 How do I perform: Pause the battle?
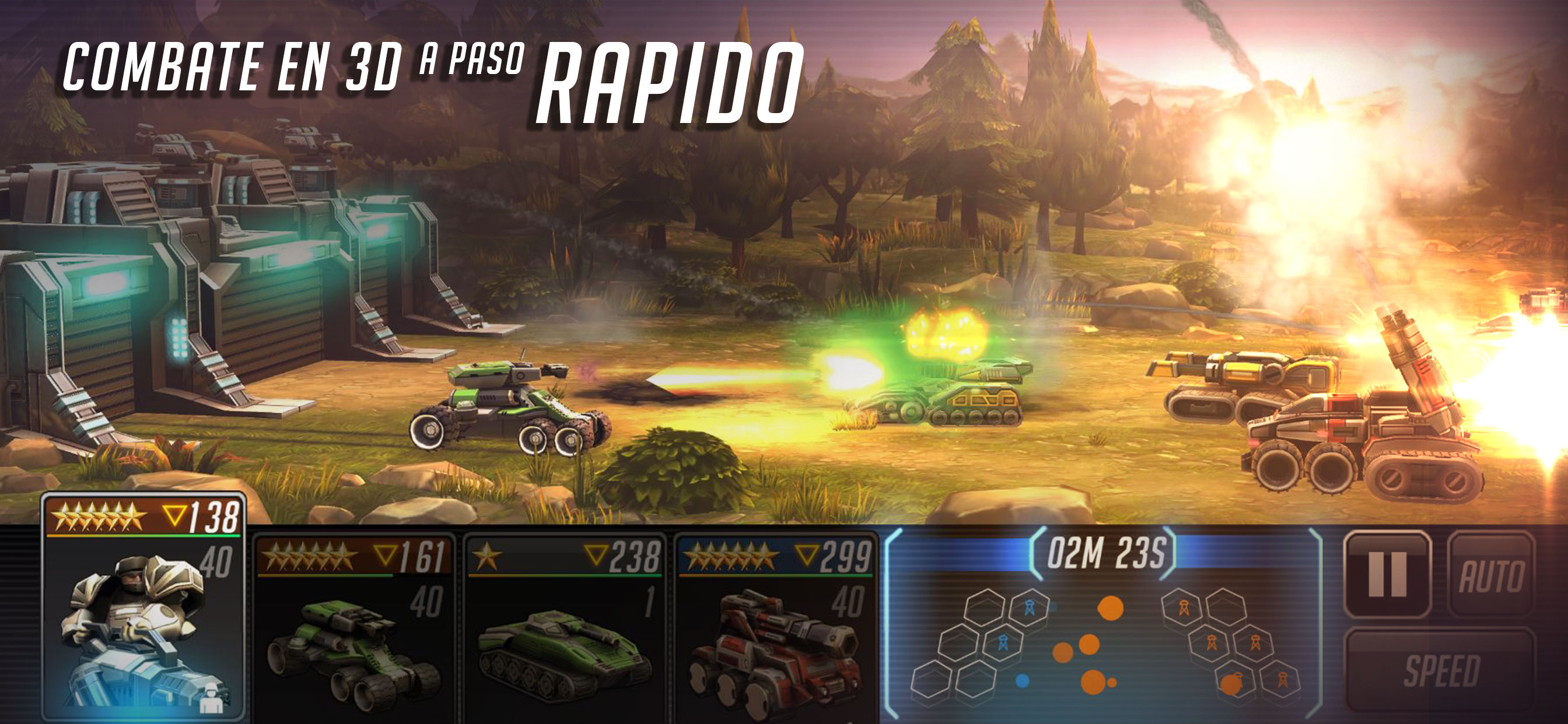pos(1387,574)
